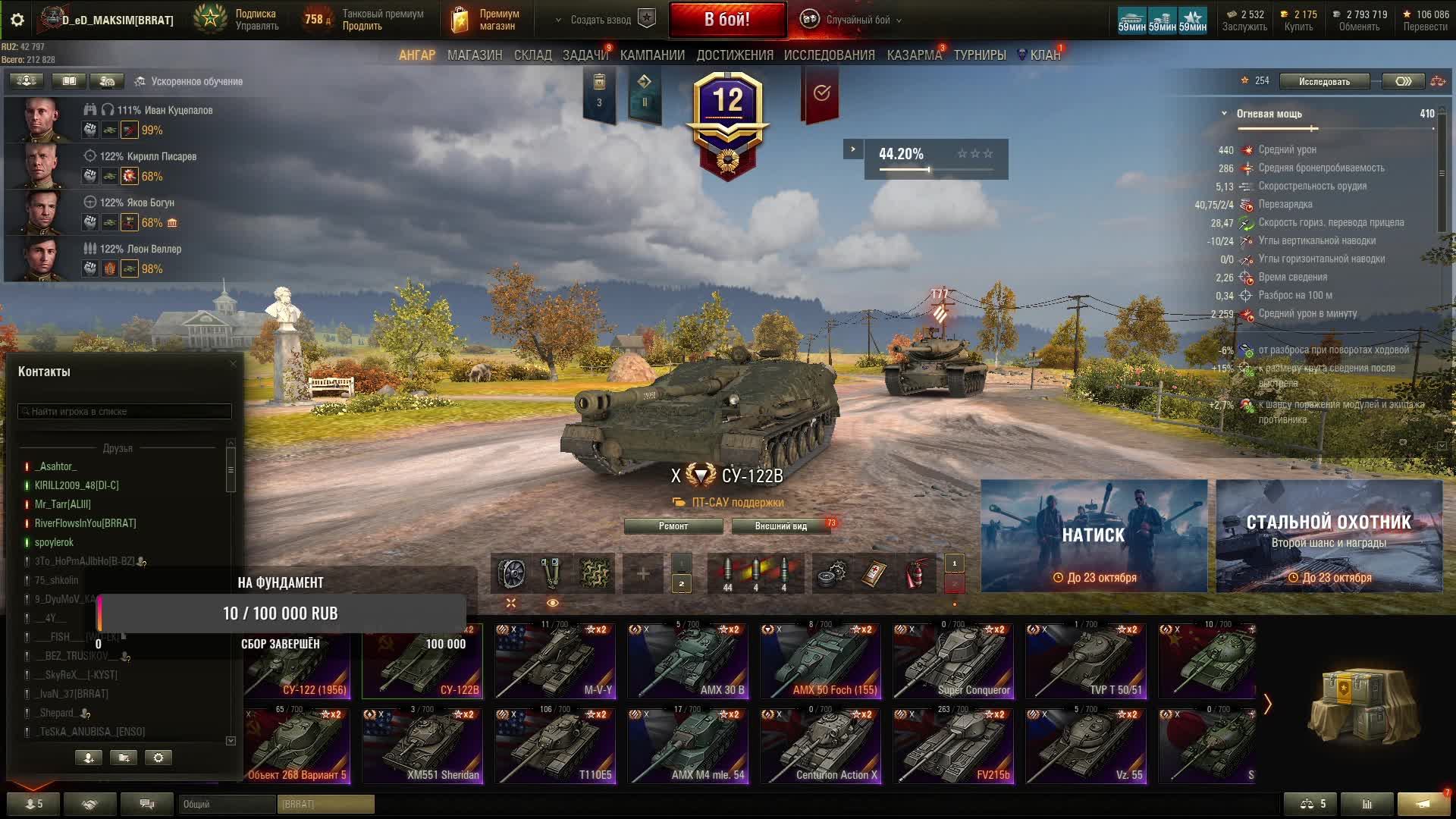The image size is (1456, 819).
Task: Type in the contacts search field
Action: tap(125, 412)
